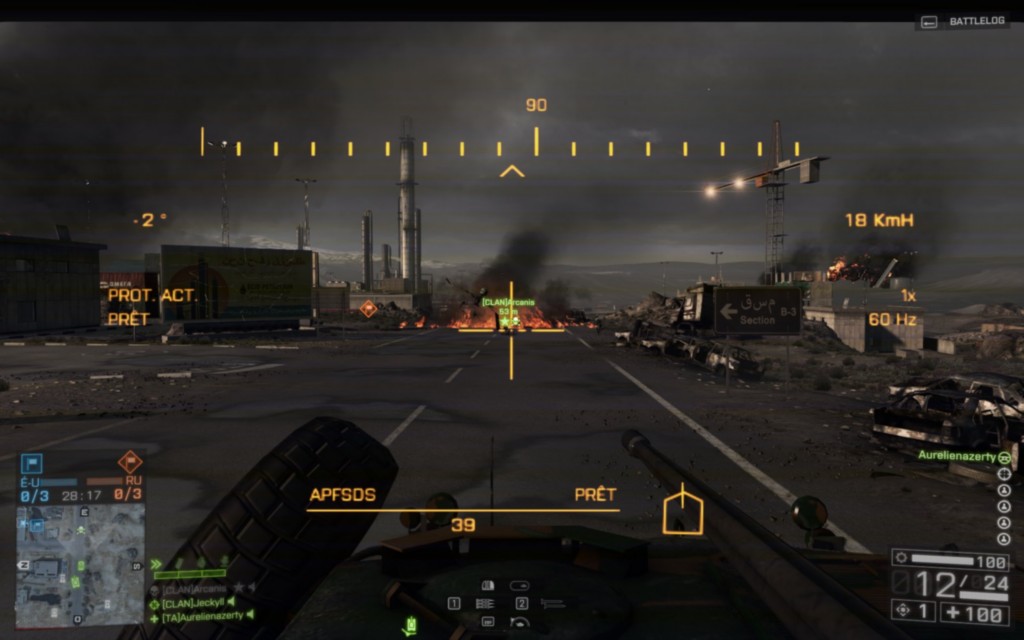Click the blue flag marker on the minimap
The image size is (1024, 640).
[x=38, y=523]
